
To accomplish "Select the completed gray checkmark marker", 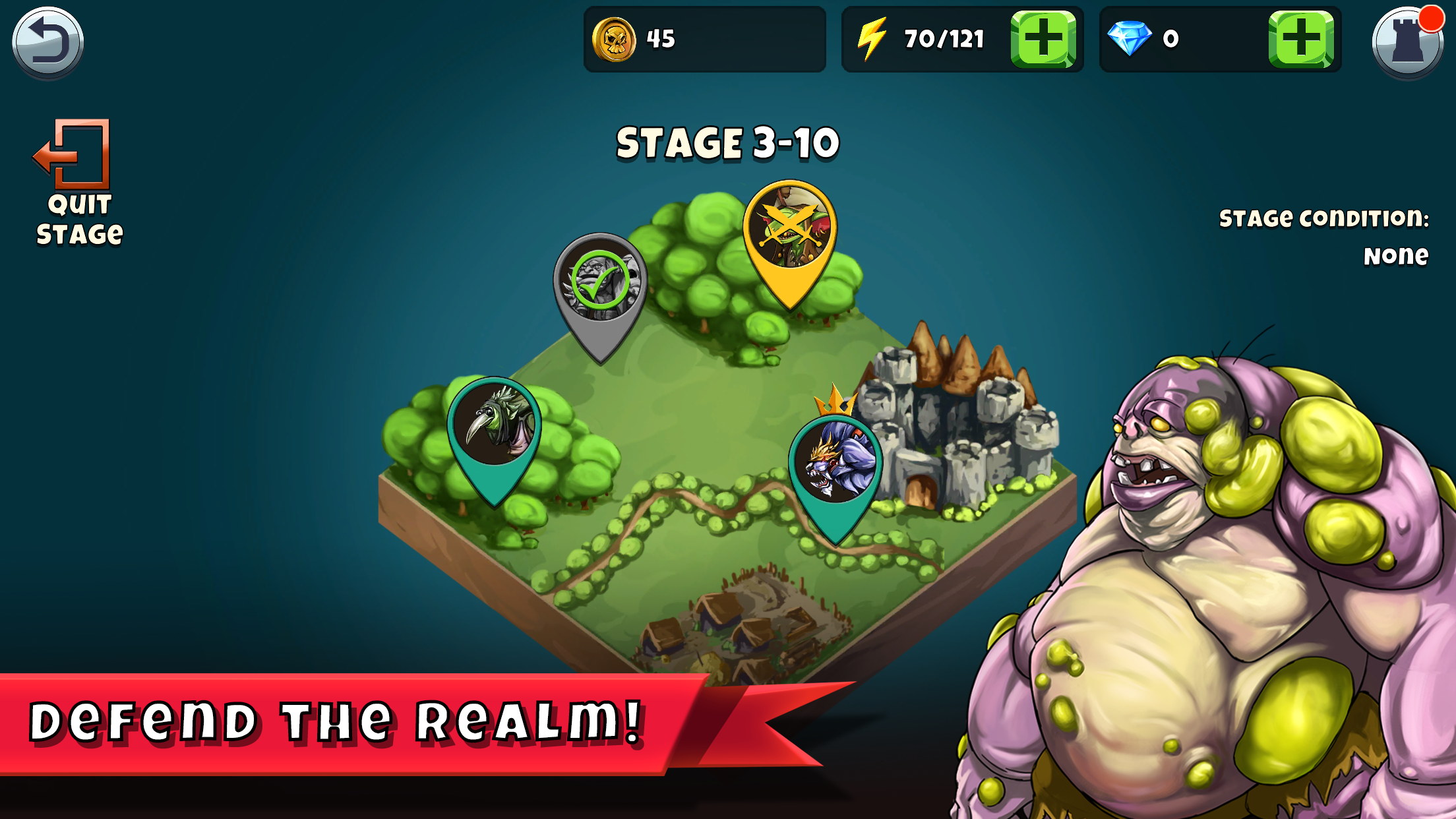I will pos(600,285).
